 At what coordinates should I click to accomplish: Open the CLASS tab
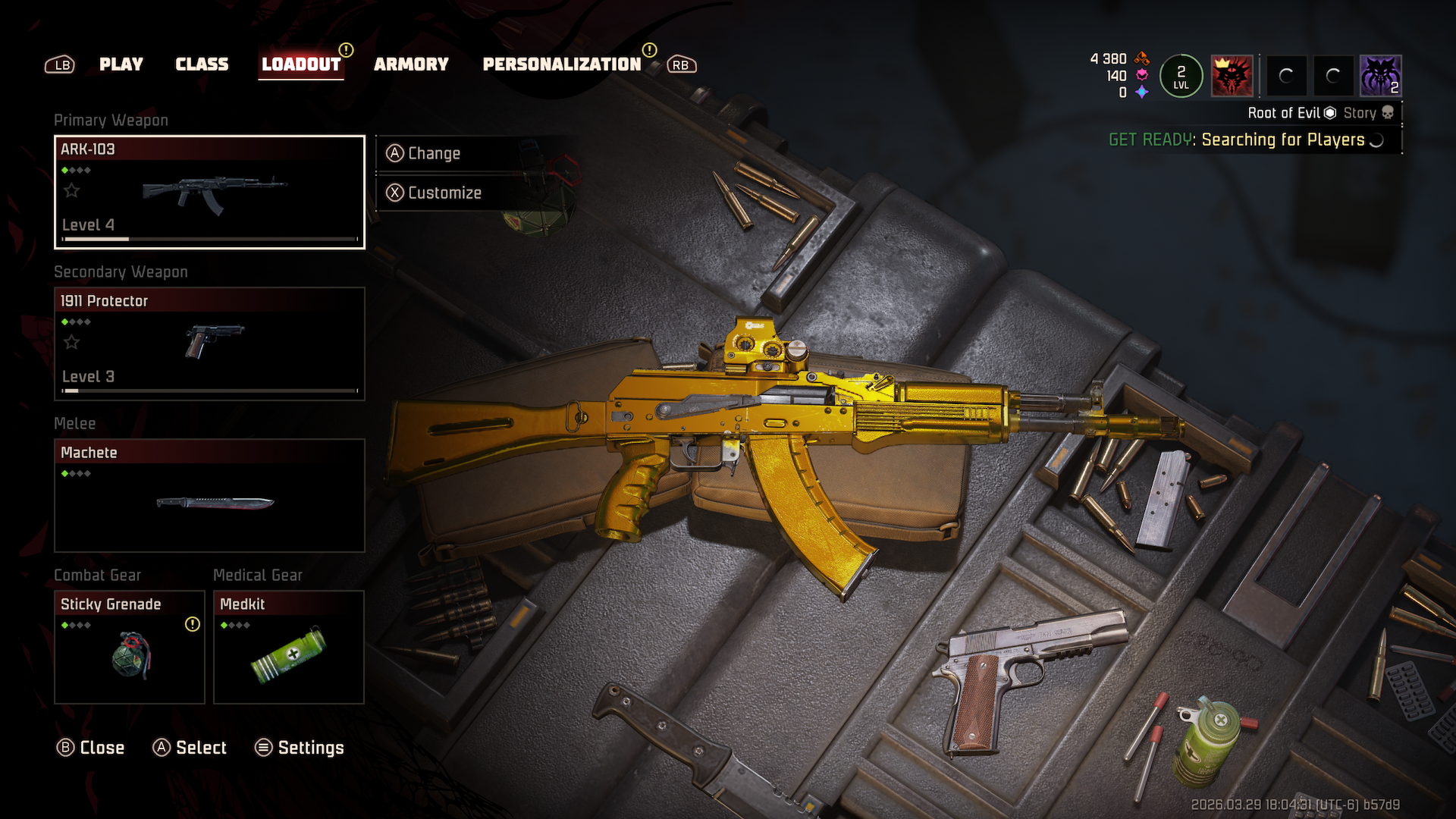coord(202,64)
